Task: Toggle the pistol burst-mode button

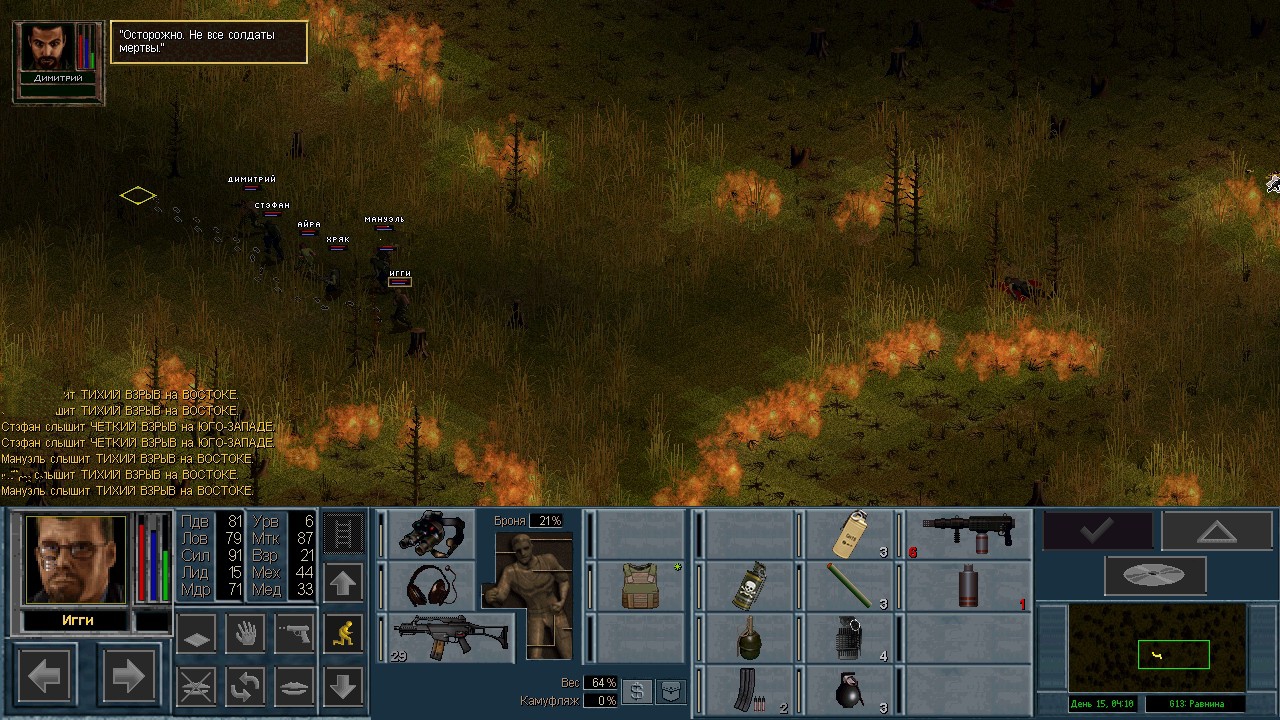Action: (294, 633)
